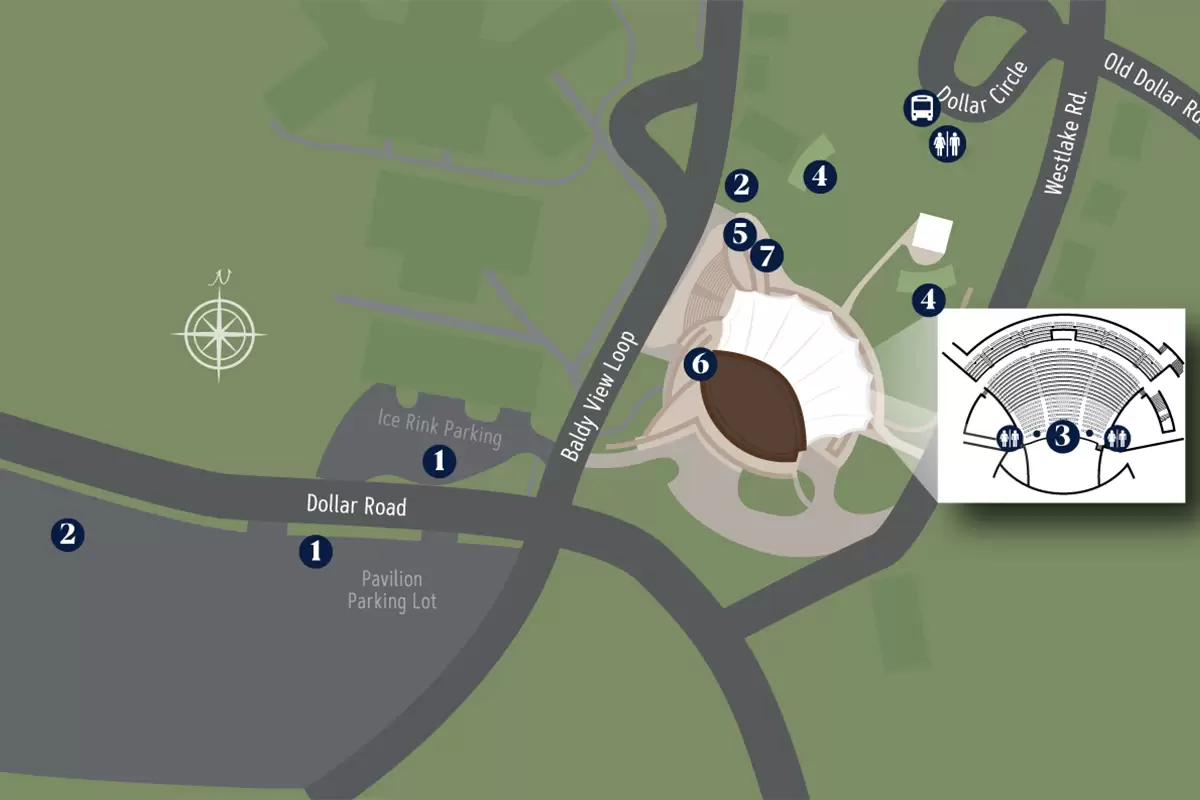The height and width of the screenshot is (800, 1200).
Task: Click the bus stop icon at Dollar Circle
Action: click(921, 107)
